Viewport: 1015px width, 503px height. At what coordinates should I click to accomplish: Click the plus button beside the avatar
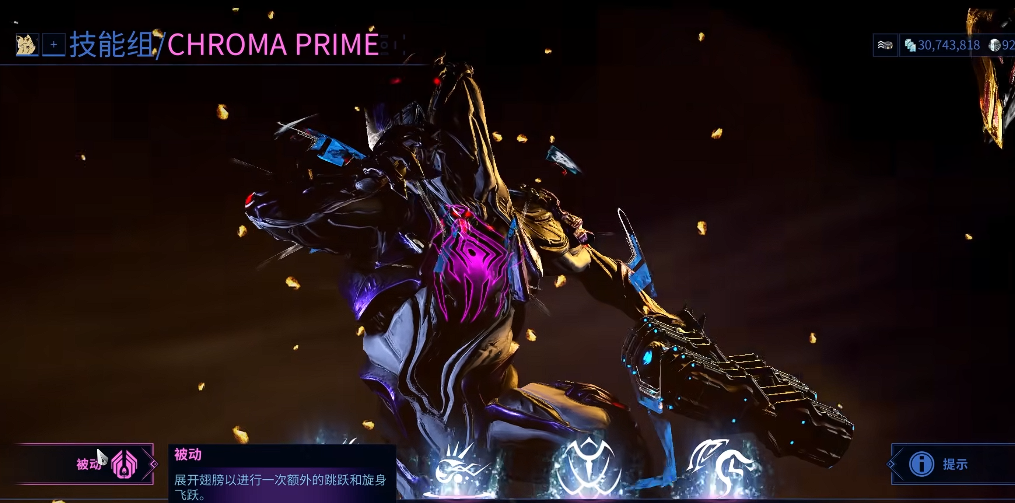click(x=54, y=45)
